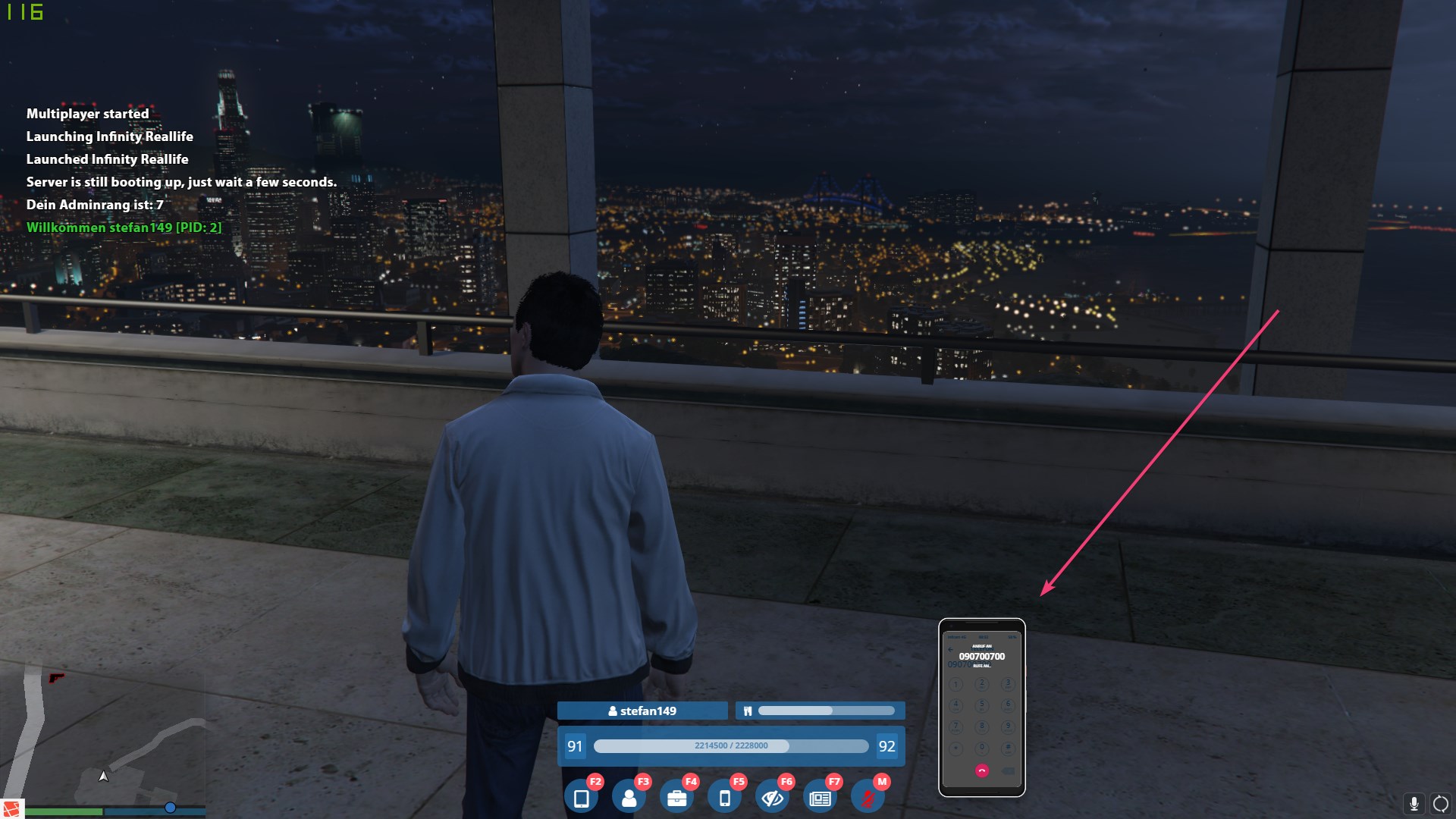Toggle the red muted microphone icon
1456x819 pixels.
868,799
